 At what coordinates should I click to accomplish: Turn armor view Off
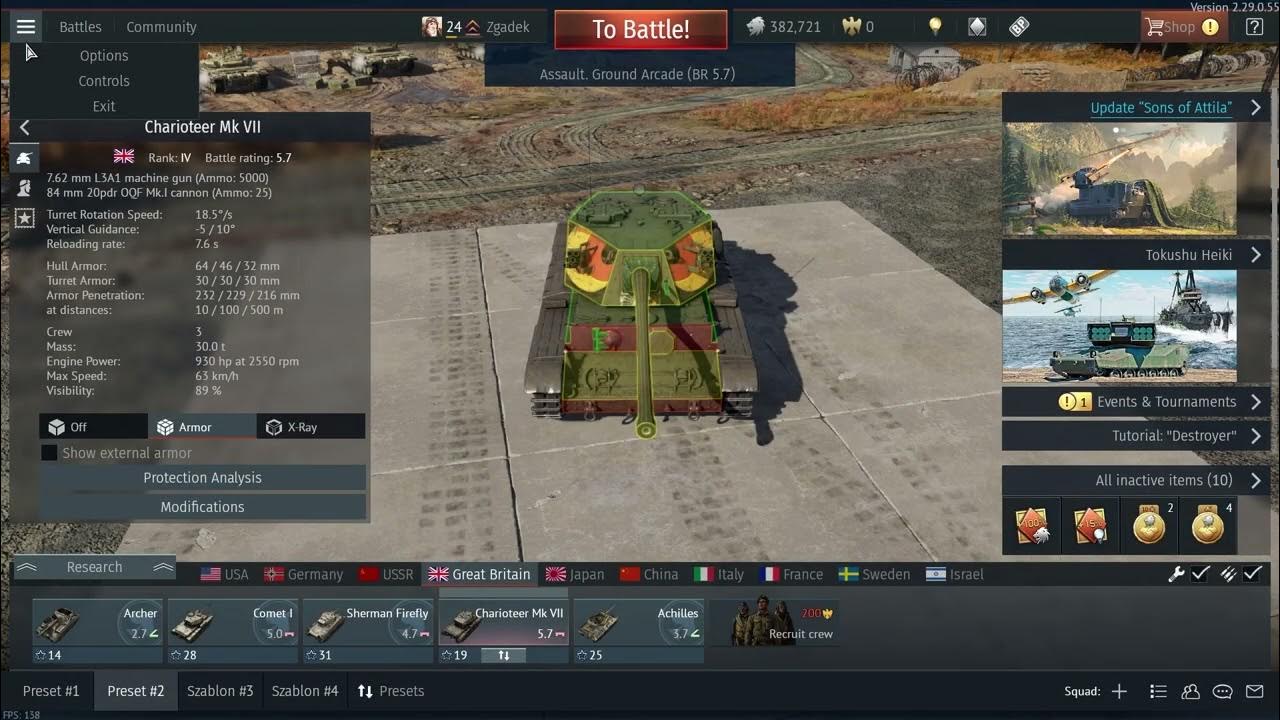93,426
